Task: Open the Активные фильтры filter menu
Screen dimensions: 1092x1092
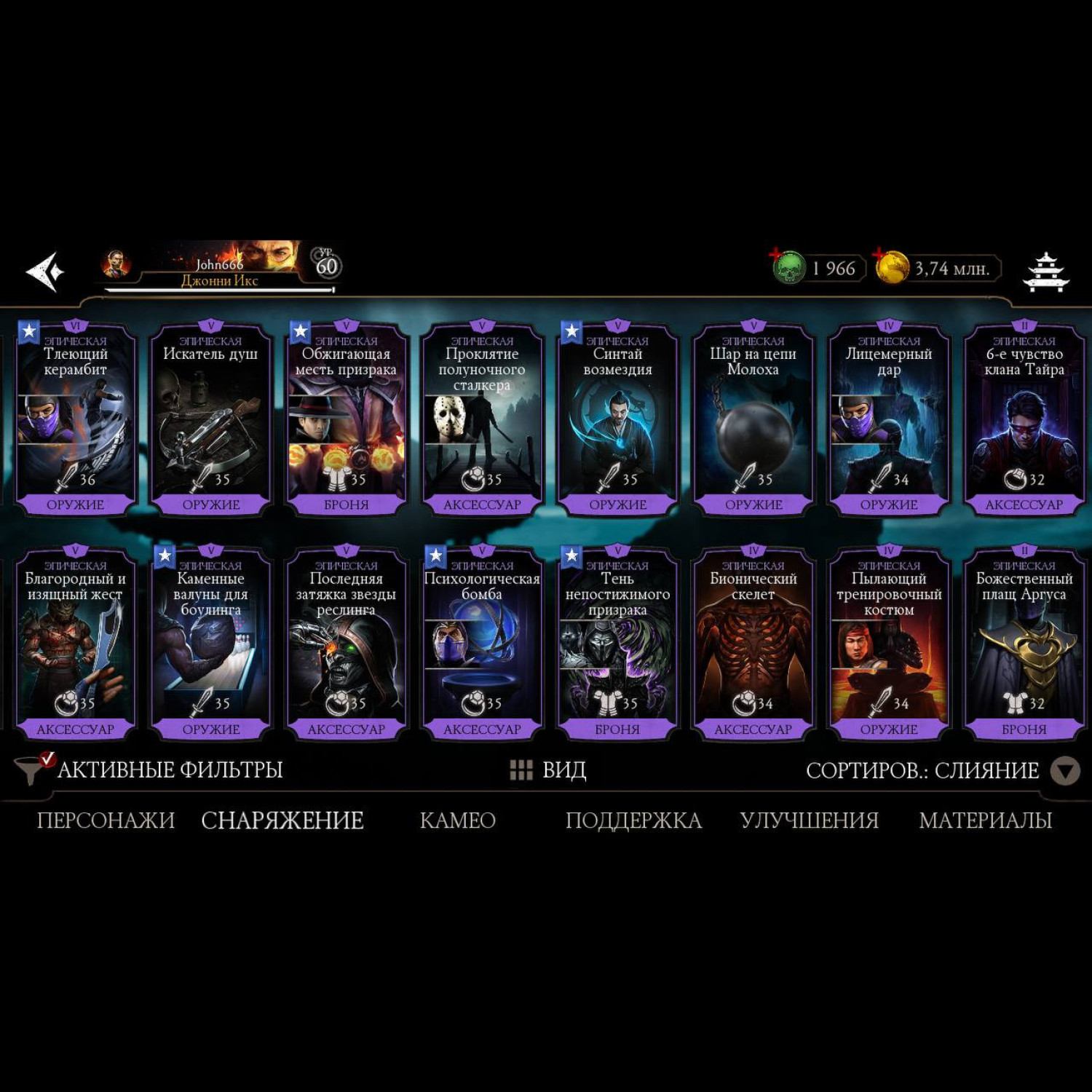Action: [x=149, y=769]
